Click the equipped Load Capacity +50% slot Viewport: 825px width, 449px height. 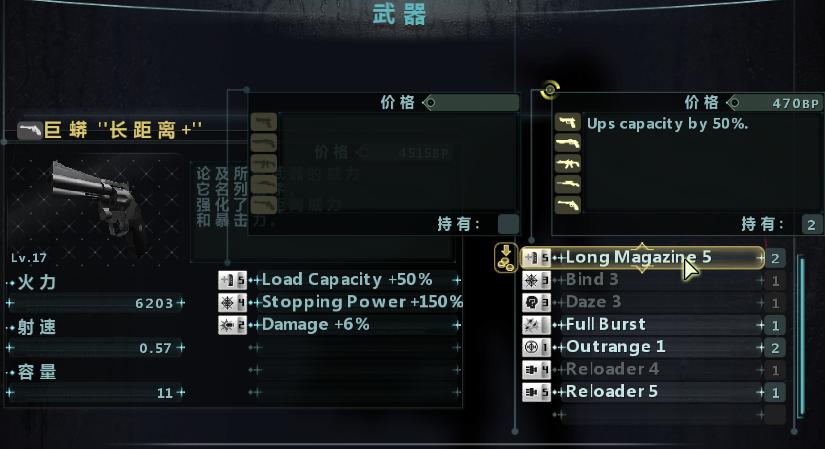click(x=346, y=280)
